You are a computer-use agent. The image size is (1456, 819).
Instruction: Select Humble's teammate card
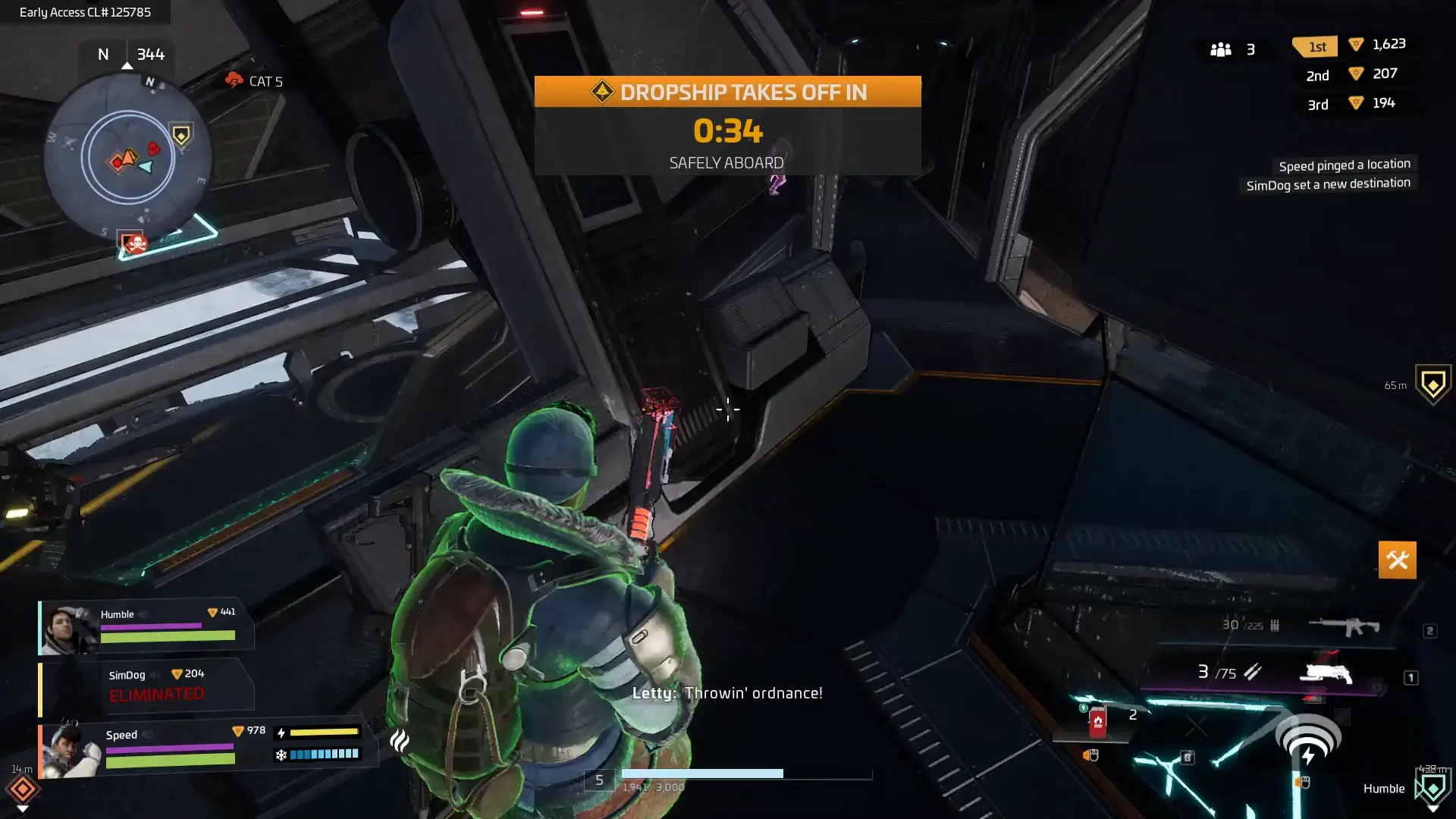(146, 627)
